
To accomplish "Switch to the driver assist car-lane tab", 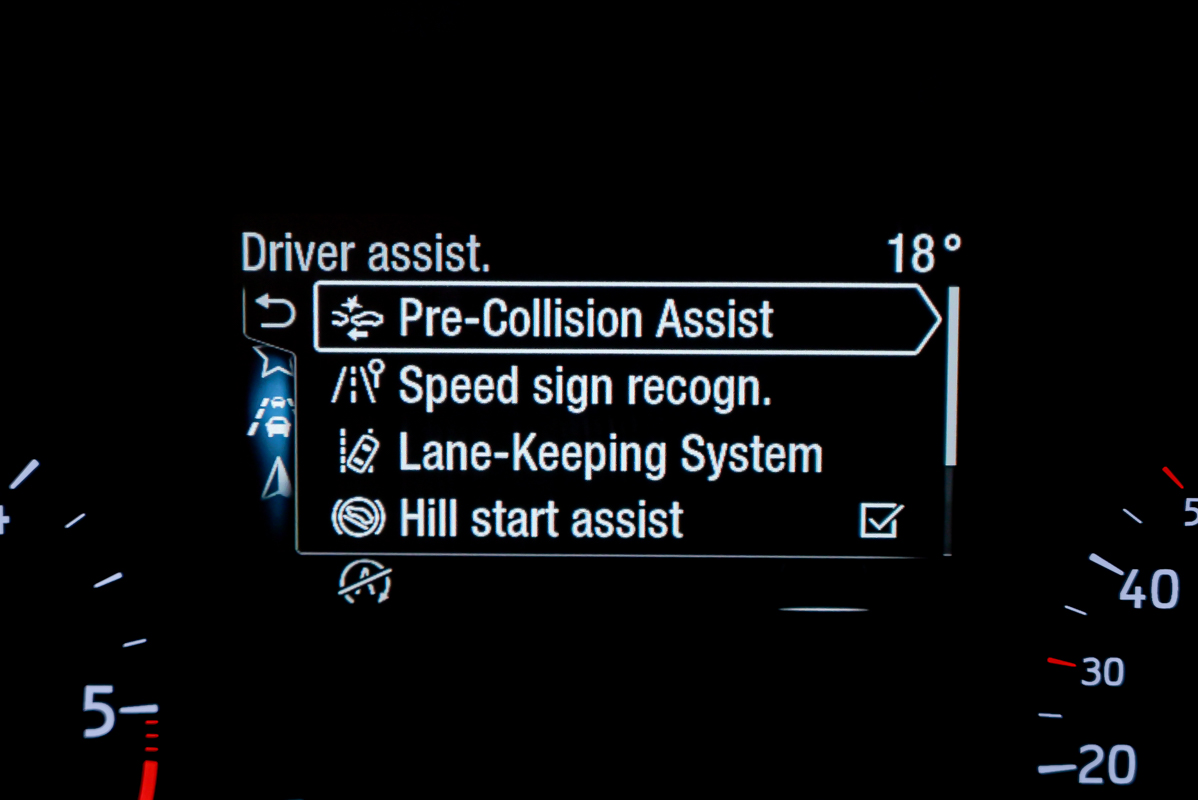I will coord(273,417).
